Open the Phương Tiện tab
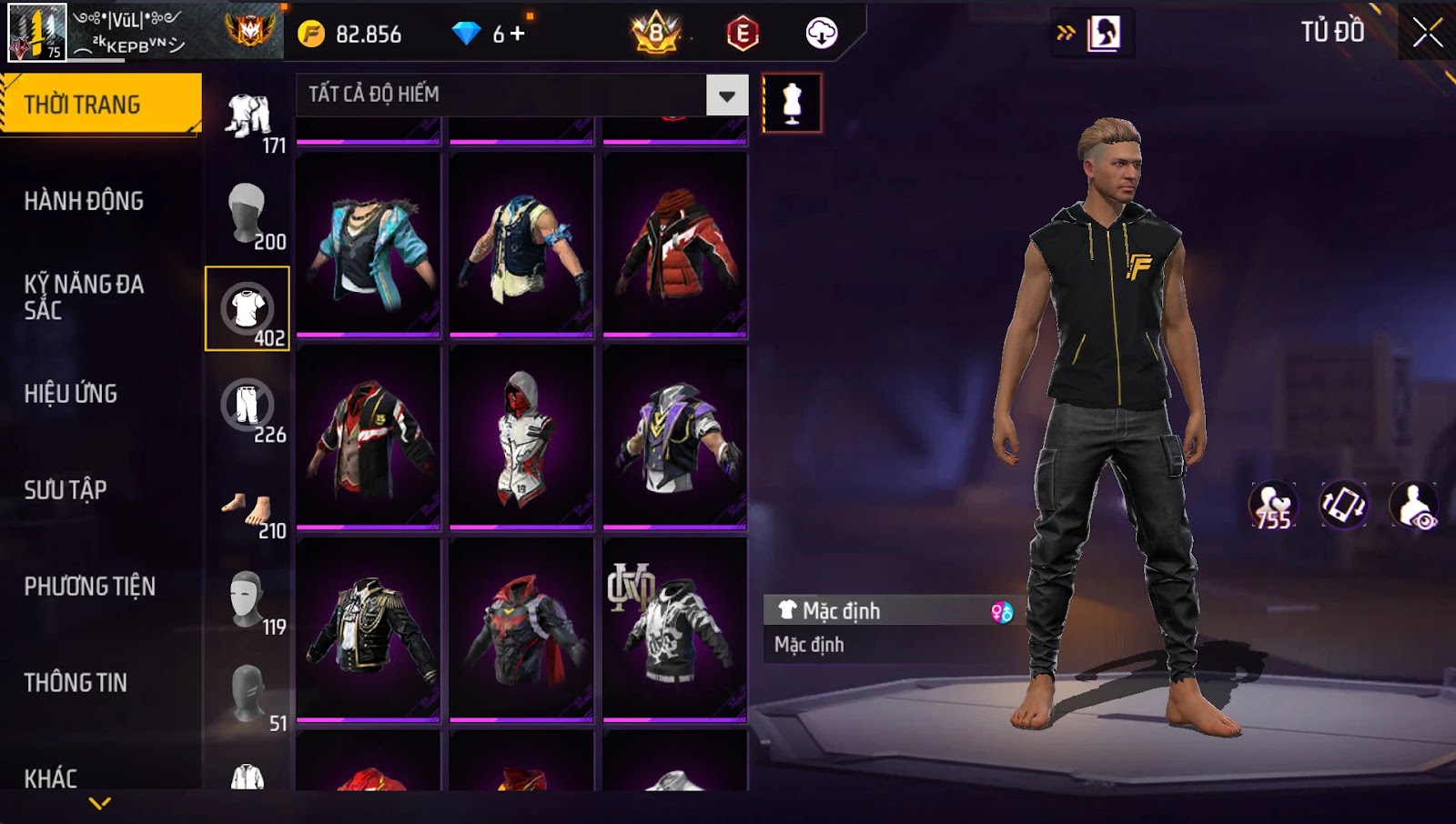The image size is (1456, 824). [x=89, y=587]
